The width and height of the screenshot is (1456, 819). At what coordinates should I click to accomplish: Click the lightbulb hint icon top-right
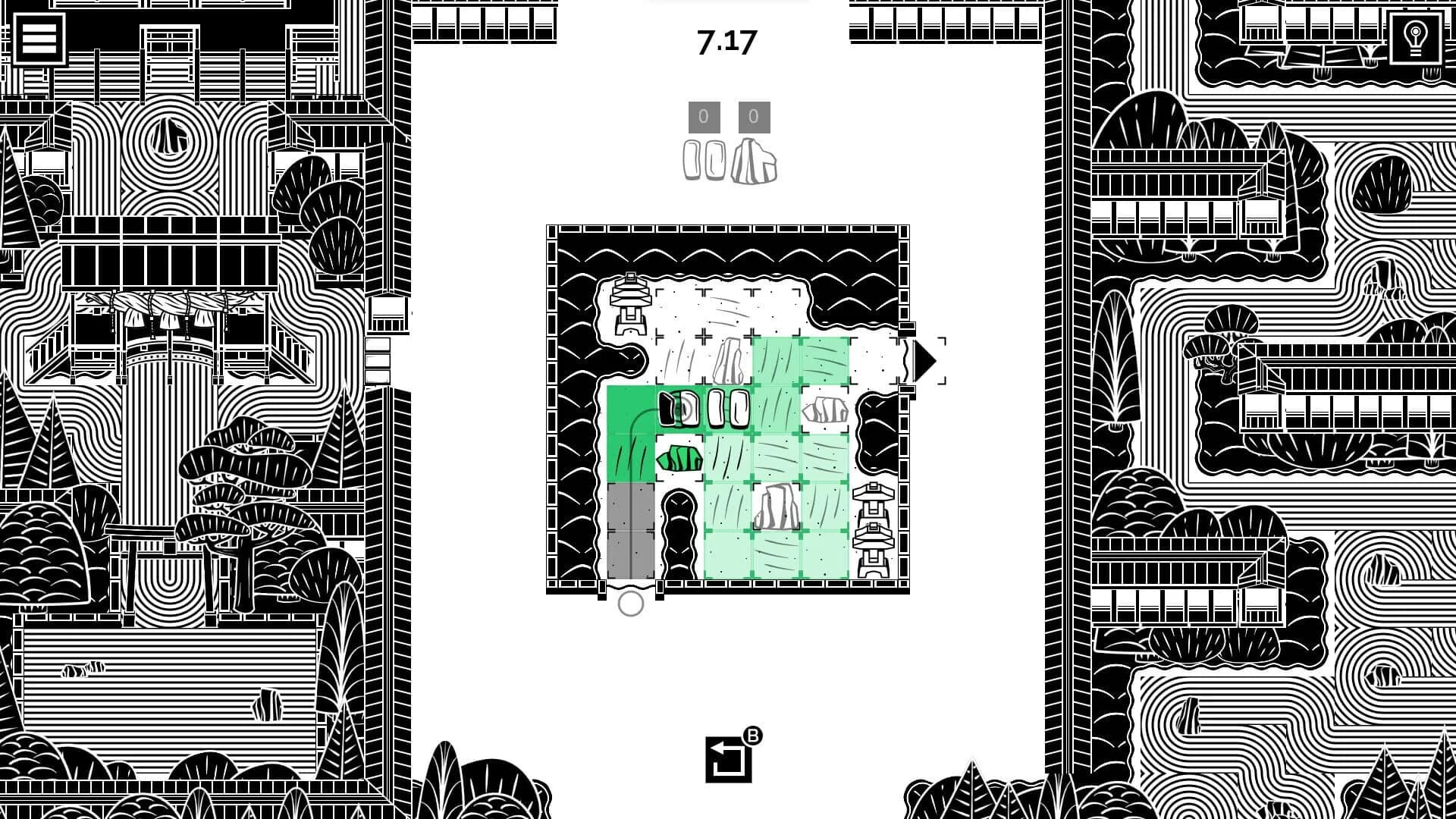pyautogui.click(x=1415, y=37)
